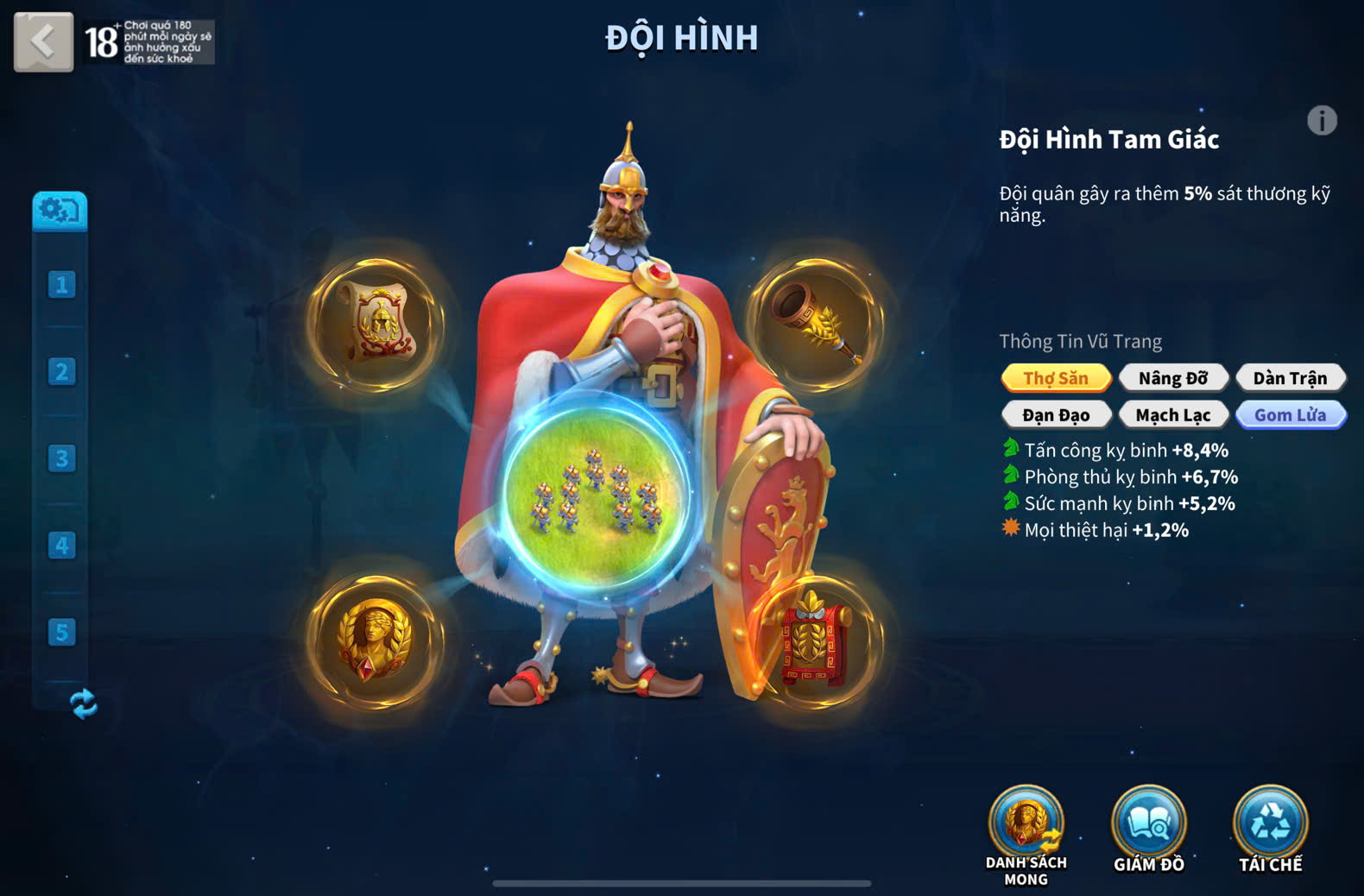This screenshot has width=1364, height=896.
Task: Choose the golden bust medallion slot
Action: point(376,640)
